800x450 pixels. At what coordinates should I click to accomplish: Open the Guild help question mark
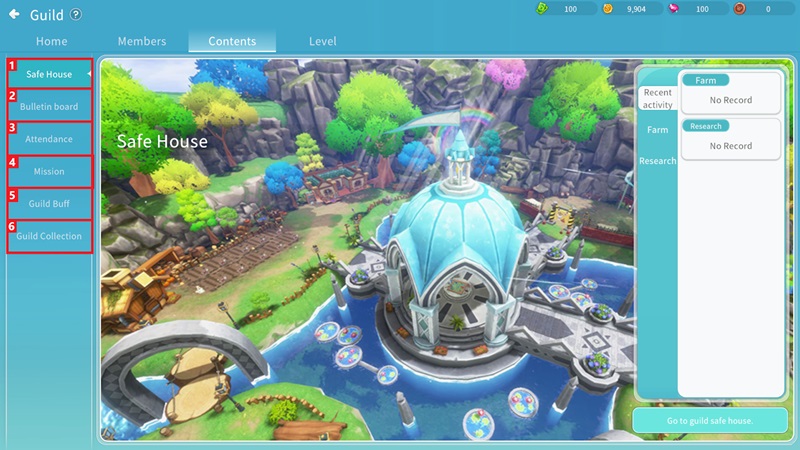coord(77,14)
